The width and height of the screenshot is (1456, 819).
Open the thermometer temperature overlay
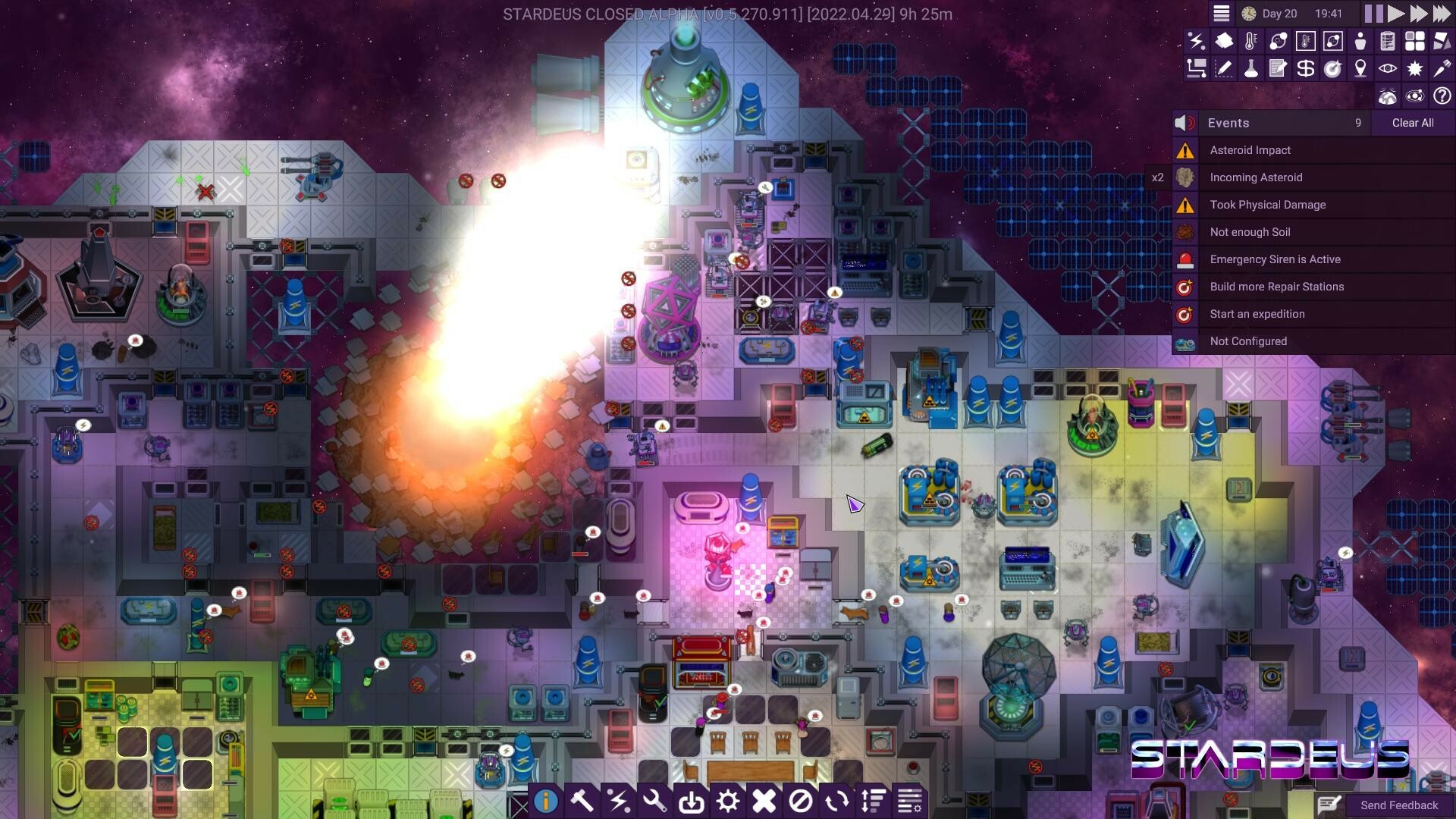1250,42
